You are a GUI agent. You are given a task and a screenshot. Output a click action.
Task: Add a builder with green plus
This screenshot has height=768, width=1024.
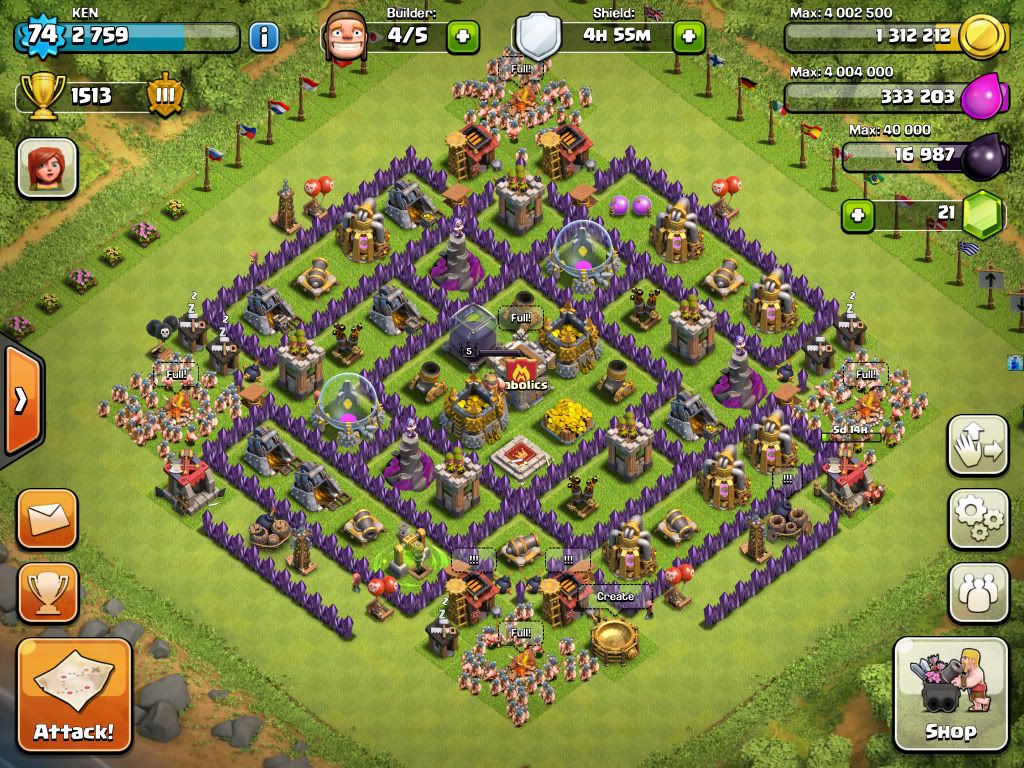pos(462,38)
